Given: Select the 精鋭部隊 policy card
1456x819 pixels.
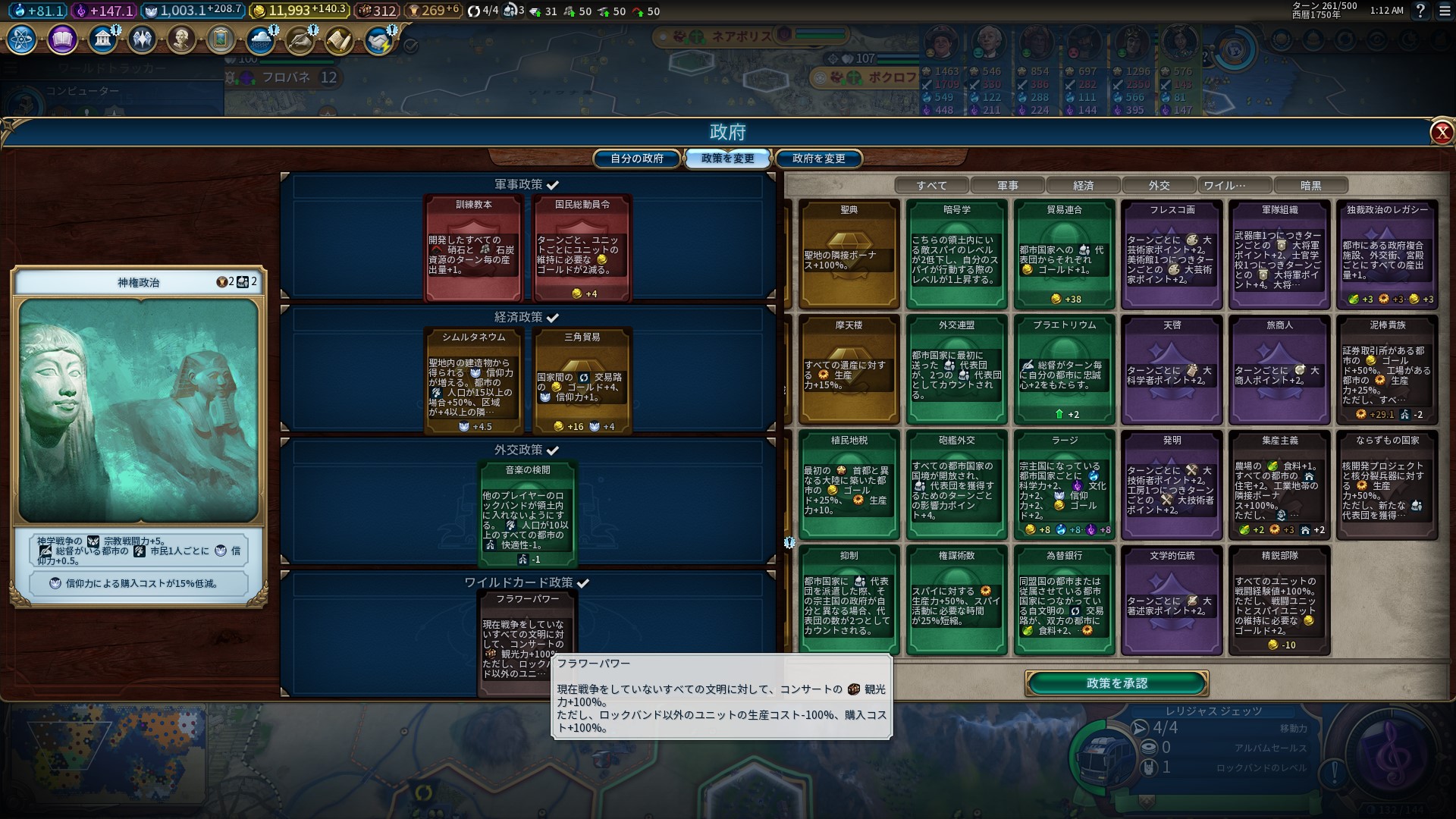Looking at the screenshot, I should pyautogui.click(x=1279, y=600).
